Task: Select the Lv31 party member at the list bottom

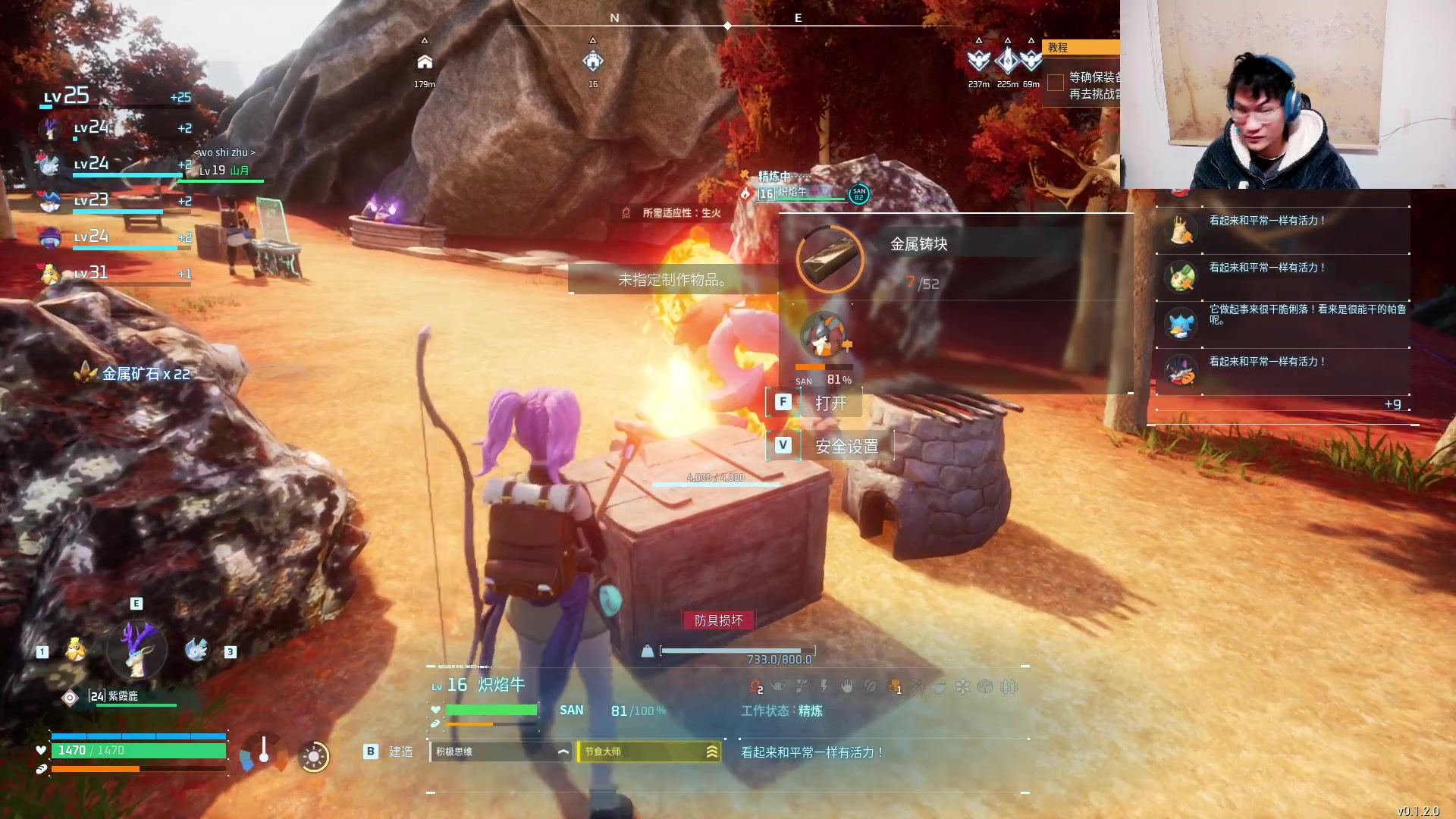Action: point(50,273)
